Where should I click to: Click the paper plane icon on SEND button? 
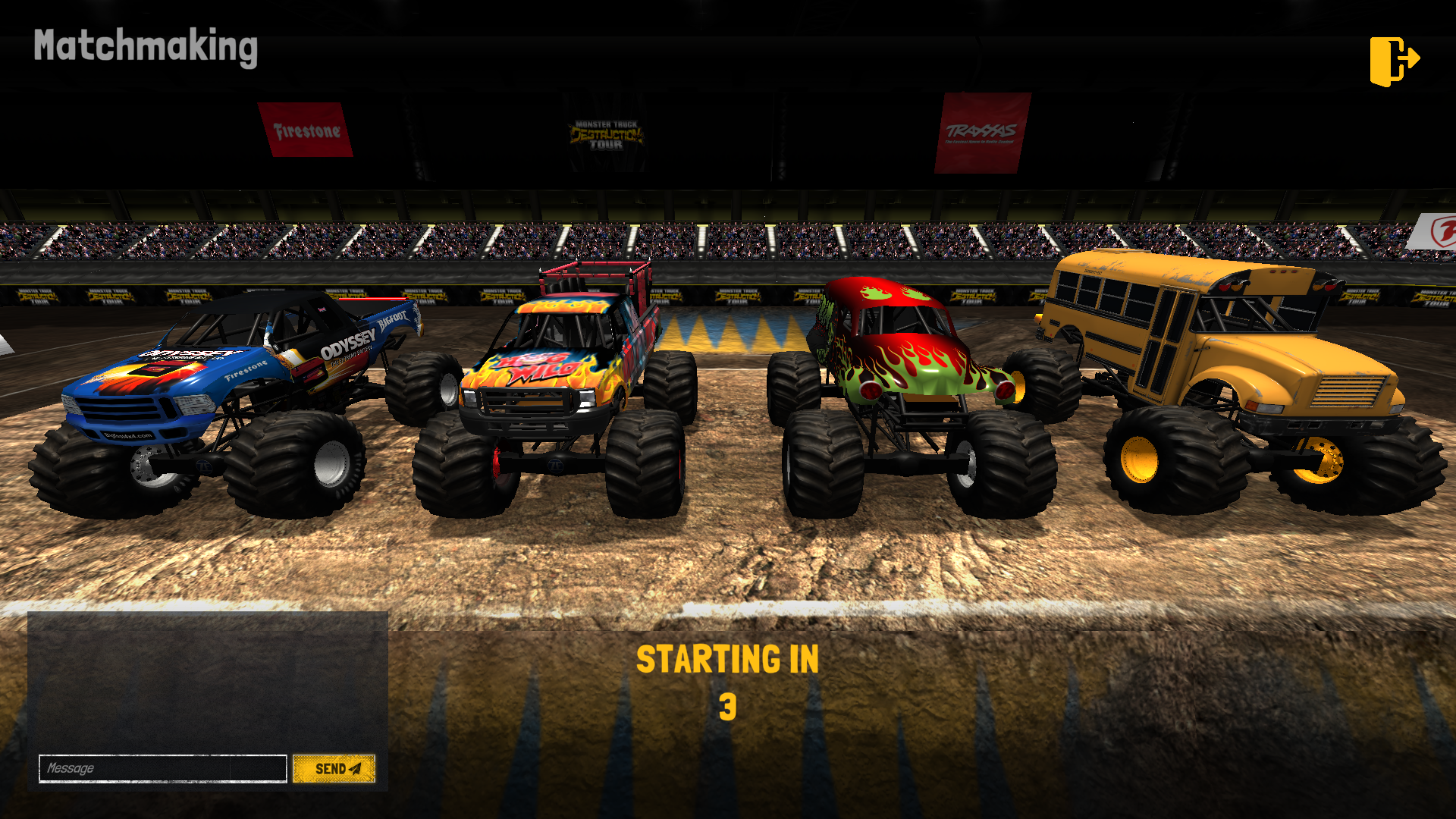click(355, 768)
